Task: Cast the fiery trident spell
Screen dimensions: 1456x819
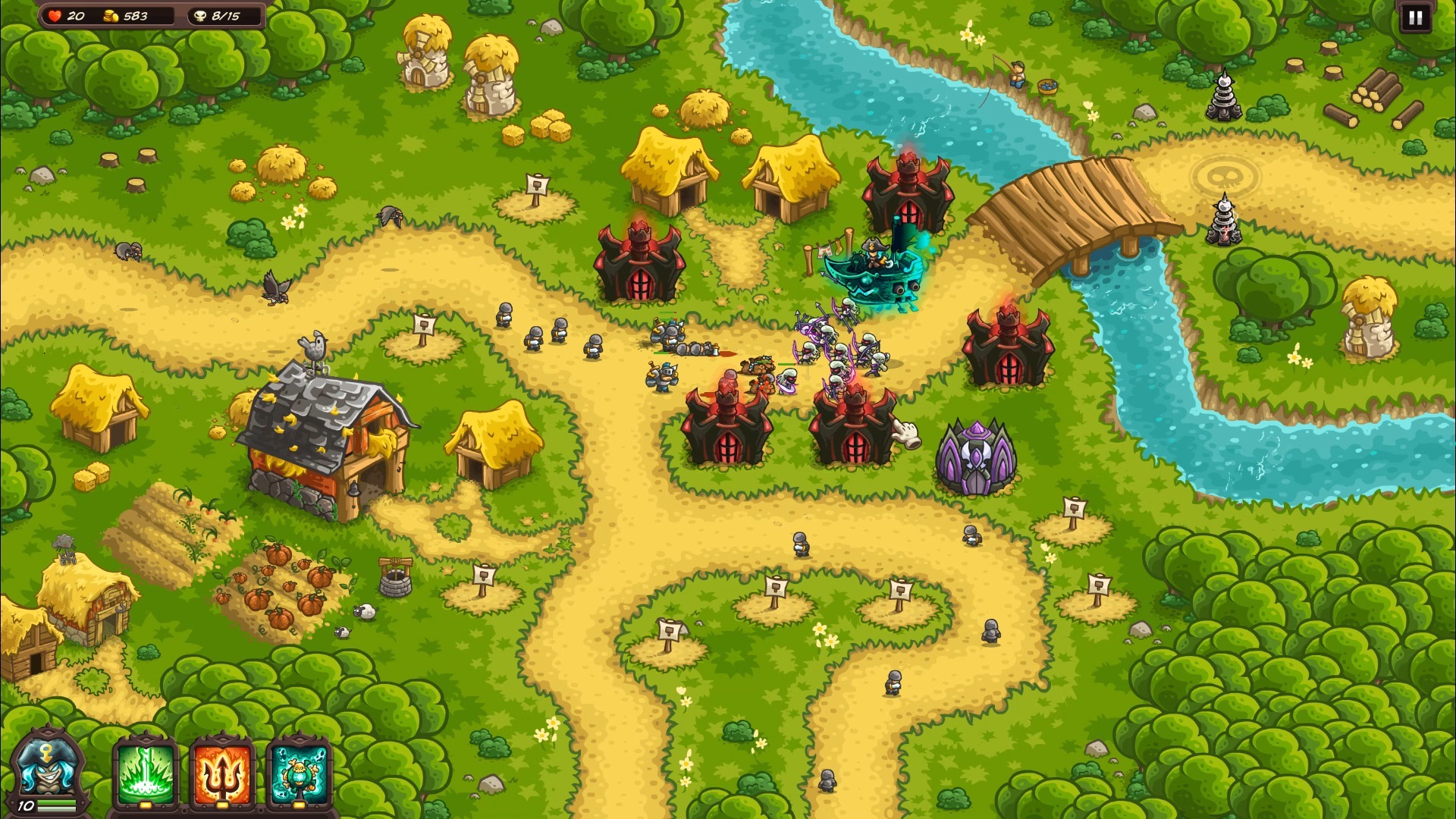Action: [x=221, y=773]
